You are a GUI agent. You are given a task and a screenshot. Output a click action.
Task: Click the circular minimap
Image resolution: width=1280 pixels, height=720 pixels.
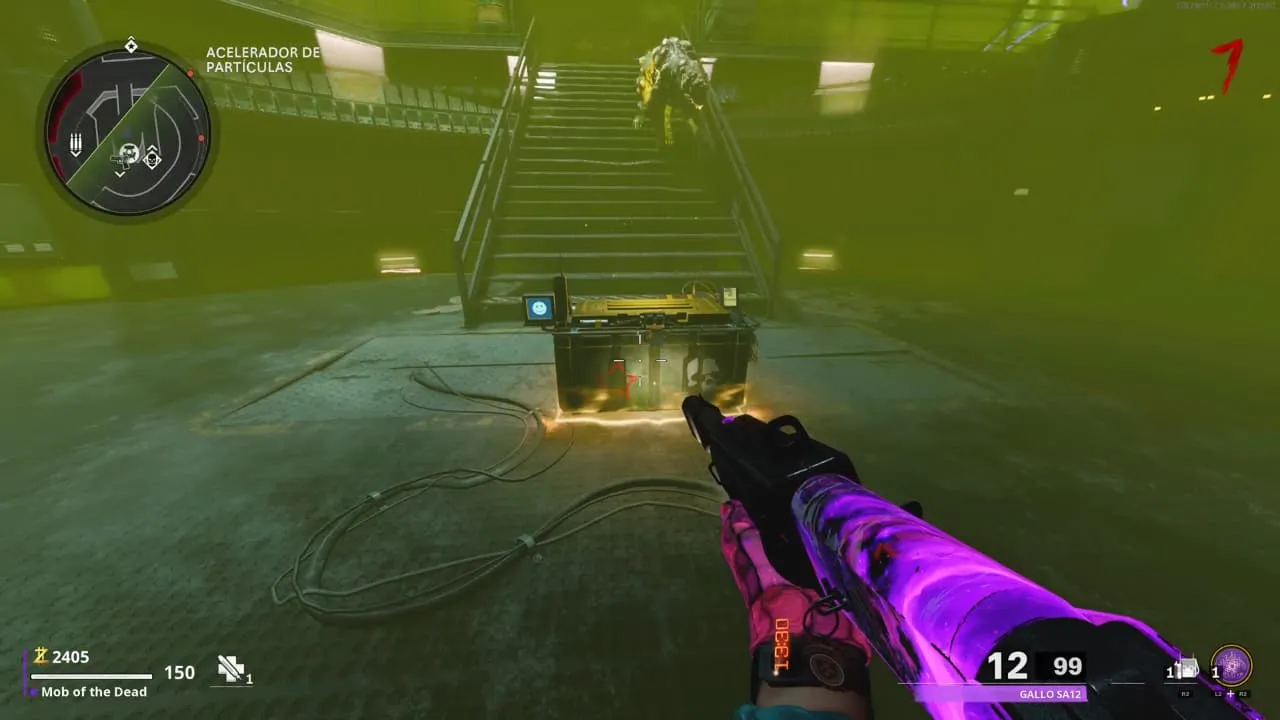pos(126,131)
